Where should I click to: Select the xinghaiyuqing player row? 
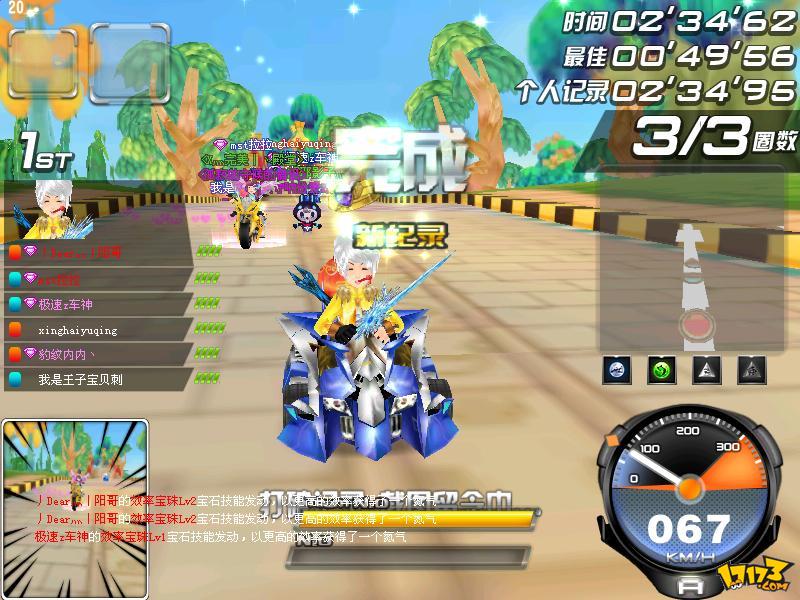click(x=98, y=329)
